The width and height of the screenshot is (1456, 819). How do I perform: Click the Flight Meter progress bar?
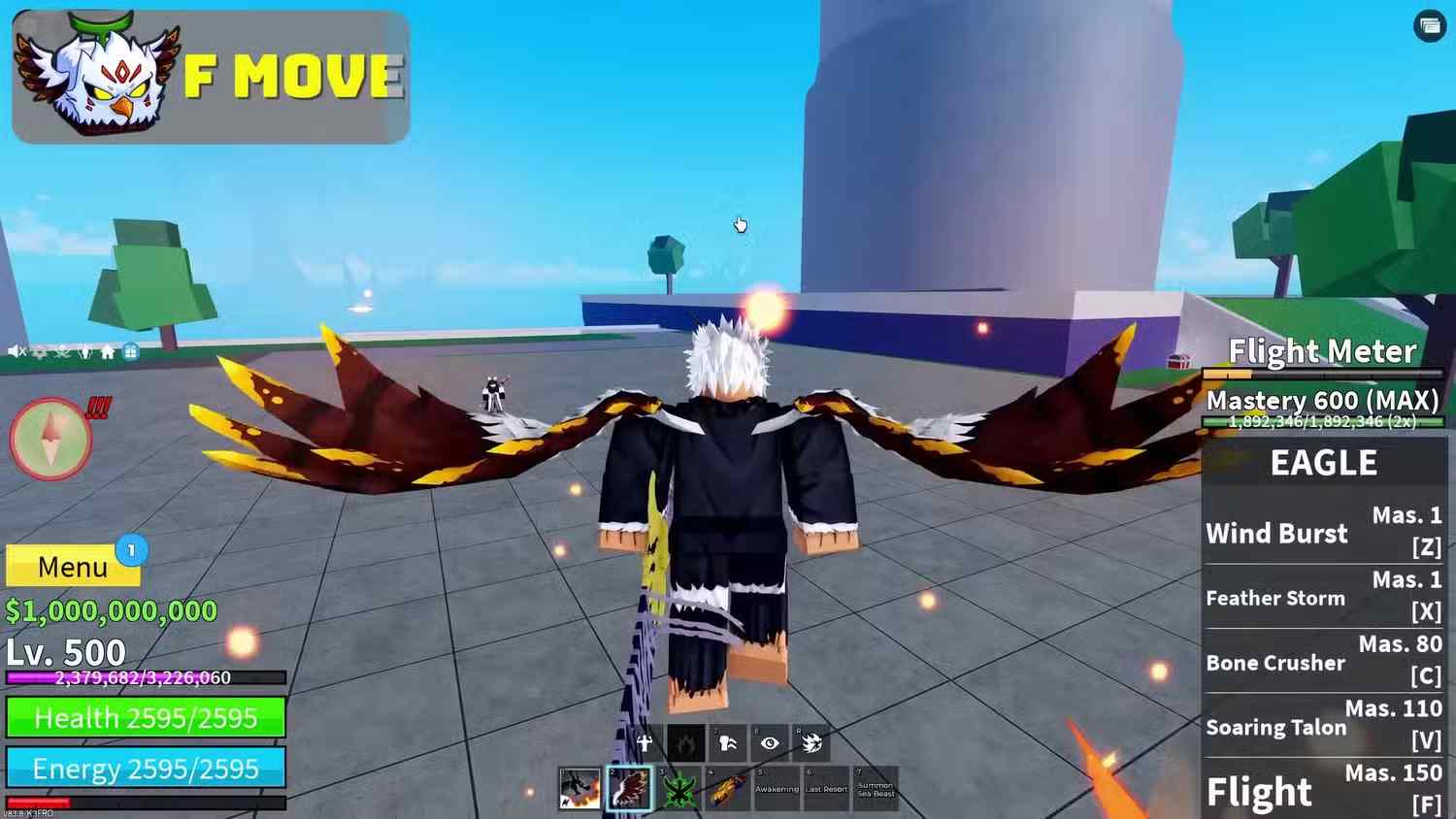(1323, 374)
